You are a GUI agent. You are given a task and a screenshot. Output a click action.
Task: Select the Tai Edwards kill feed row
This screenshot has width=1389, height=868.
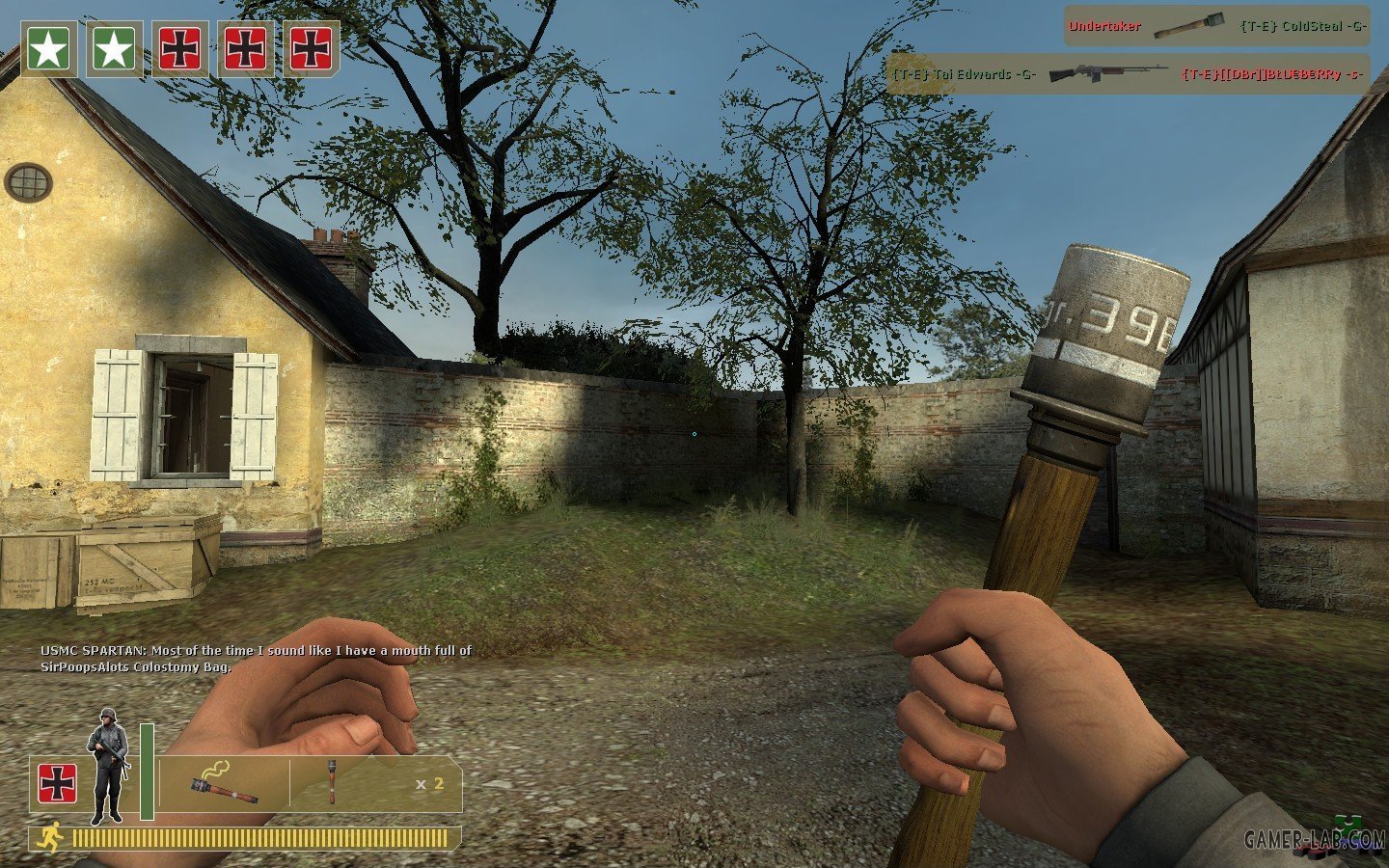tap(1127, 74)
